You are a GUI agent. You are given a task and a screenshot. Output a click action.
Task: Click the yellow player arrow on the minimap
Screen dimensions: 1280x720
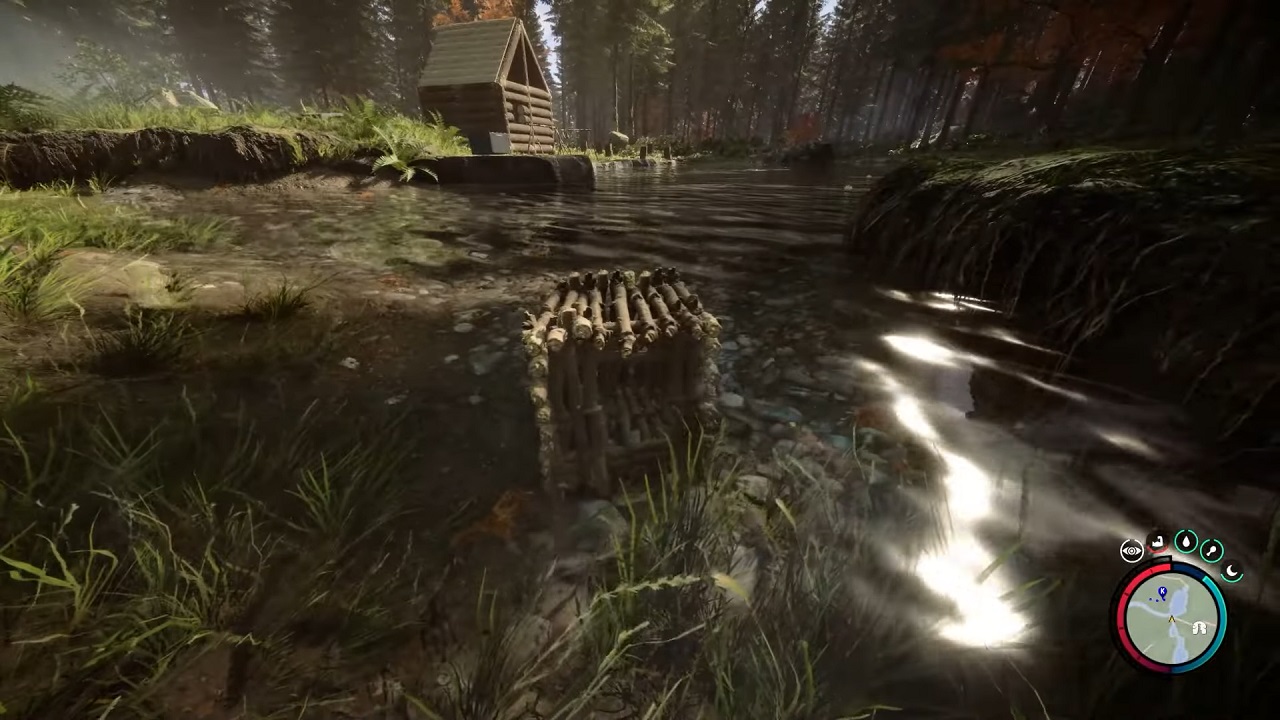click(1171, 619)
